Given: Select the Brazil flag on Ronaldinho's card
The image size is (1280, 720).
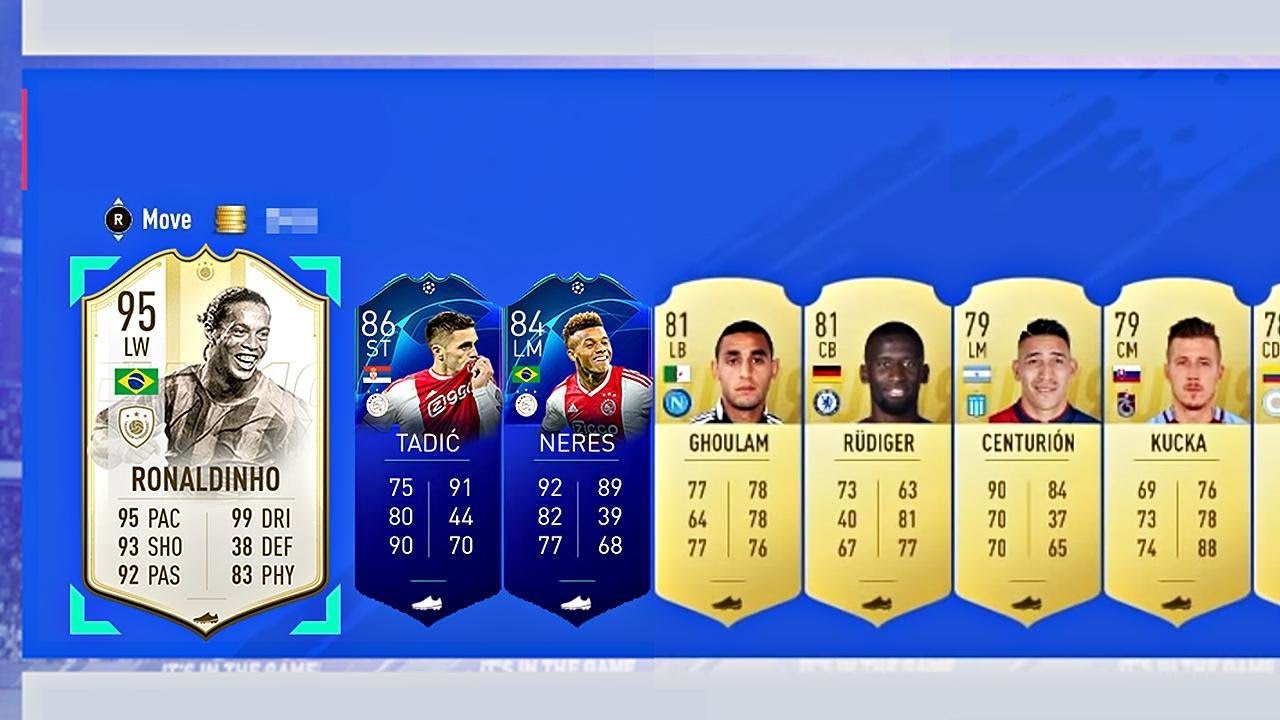Looking at the screenshot, I should click(x=135, y=381).
